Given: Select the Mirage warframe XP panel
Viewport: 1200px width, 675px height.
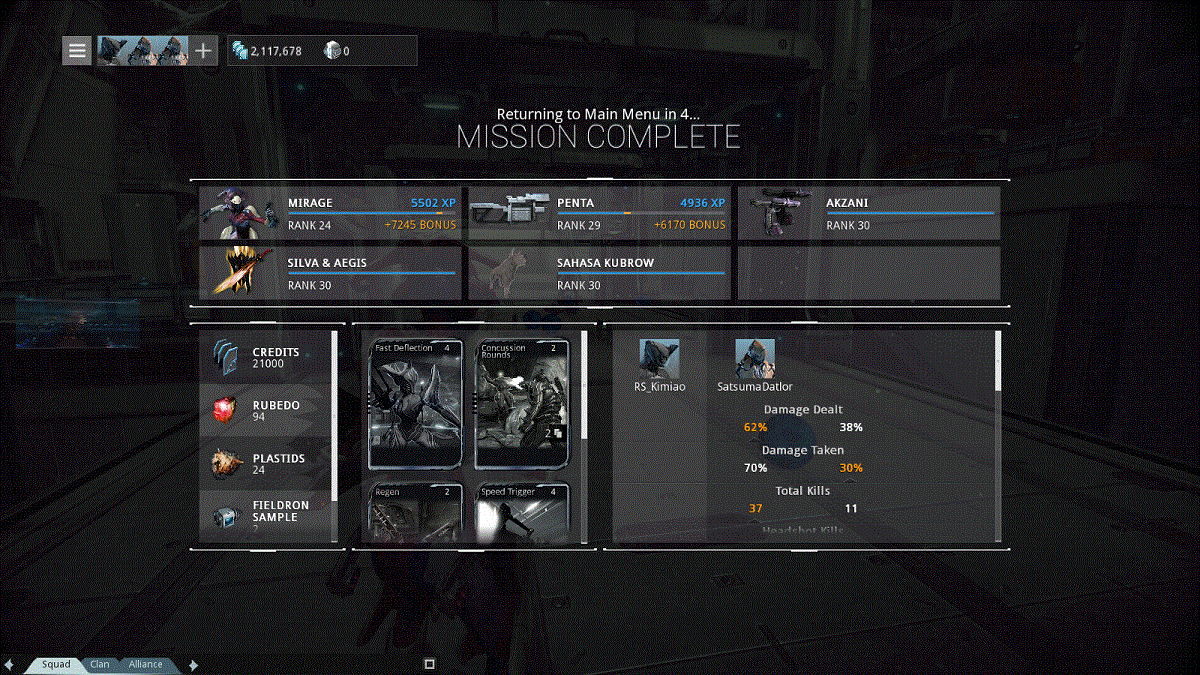Looking at the screenshot, I should pyautogui.click(x=331, y=213).
